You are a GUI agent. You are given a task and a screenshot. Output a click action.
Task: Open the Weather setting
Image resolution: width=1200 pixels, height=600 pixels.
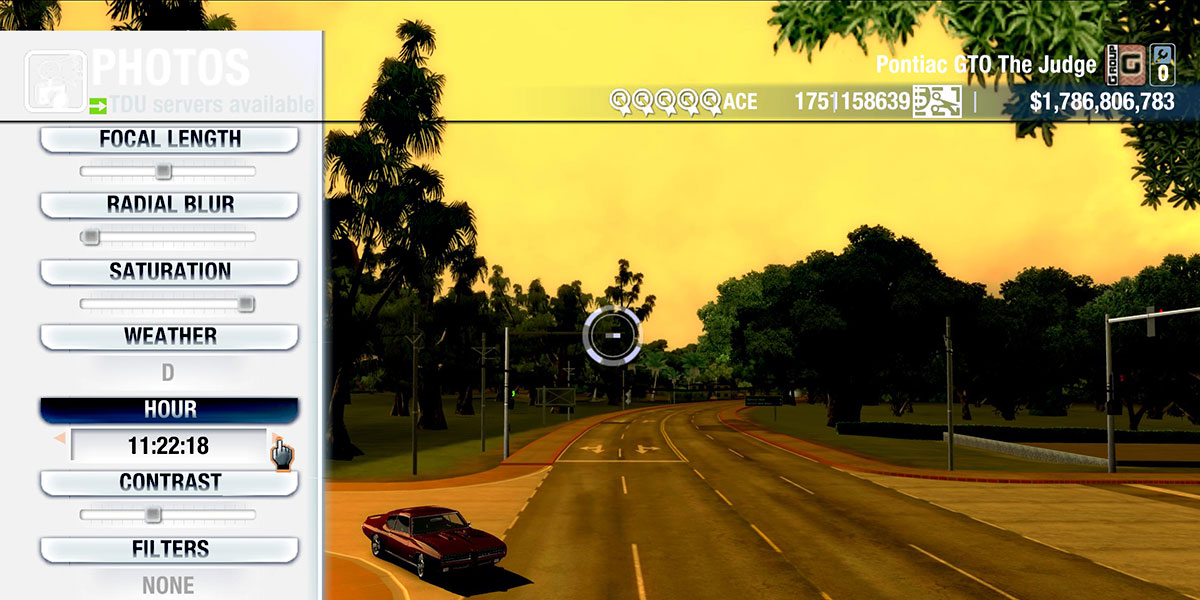coord(169,337)
